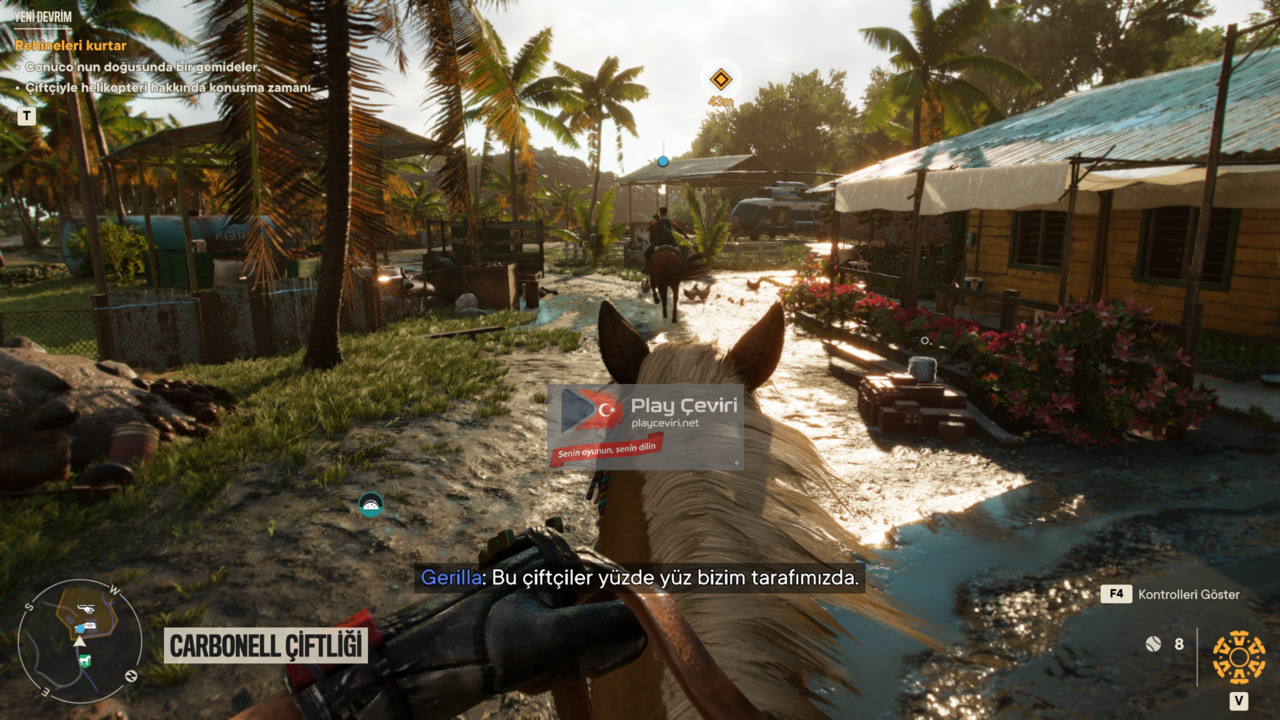Click the blue waypoint dot marker
1280x720 pixels.
coord(662,161)
